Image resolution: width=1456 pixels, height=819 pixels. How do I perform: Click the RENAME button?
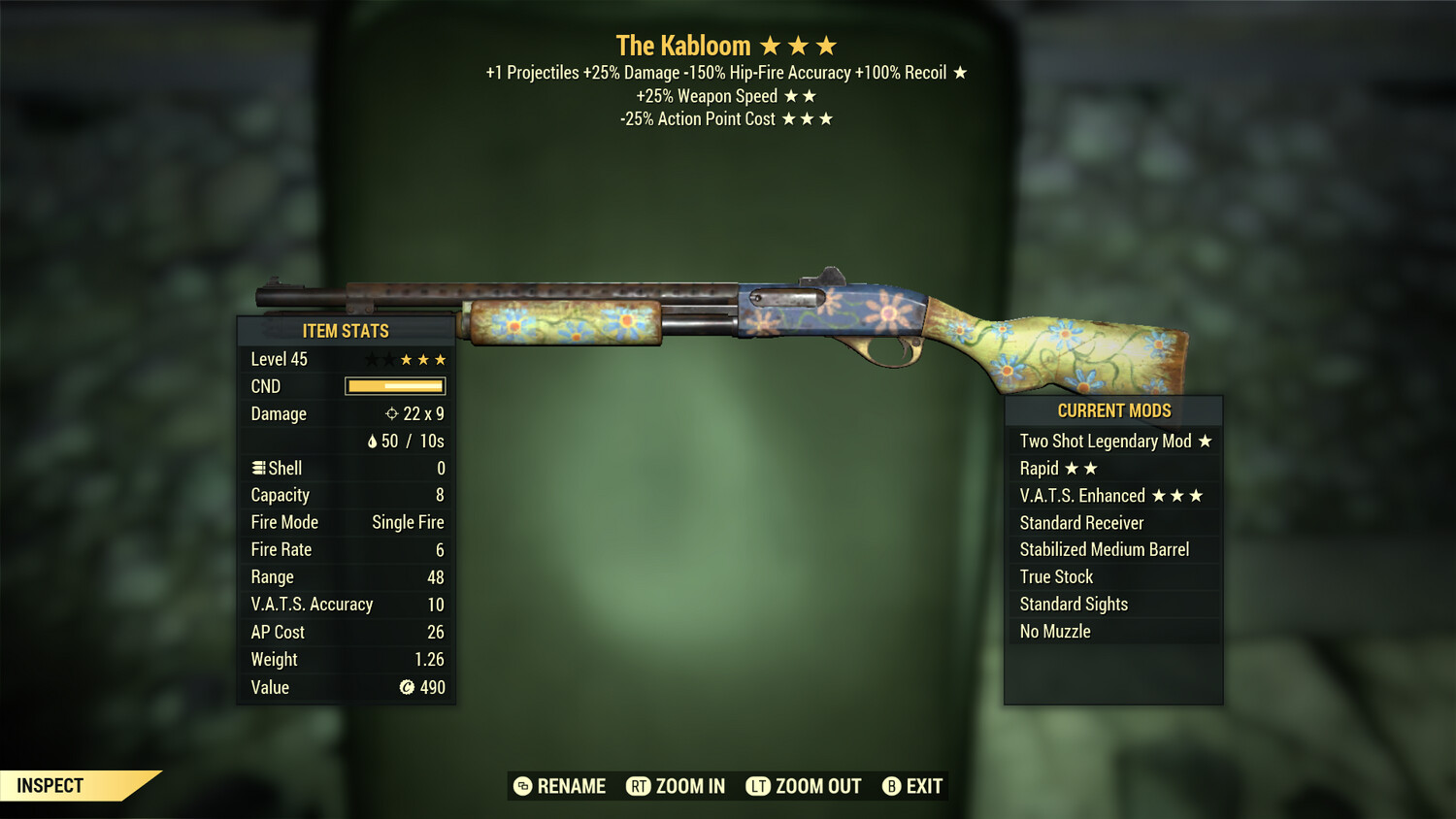click(572, 786)
